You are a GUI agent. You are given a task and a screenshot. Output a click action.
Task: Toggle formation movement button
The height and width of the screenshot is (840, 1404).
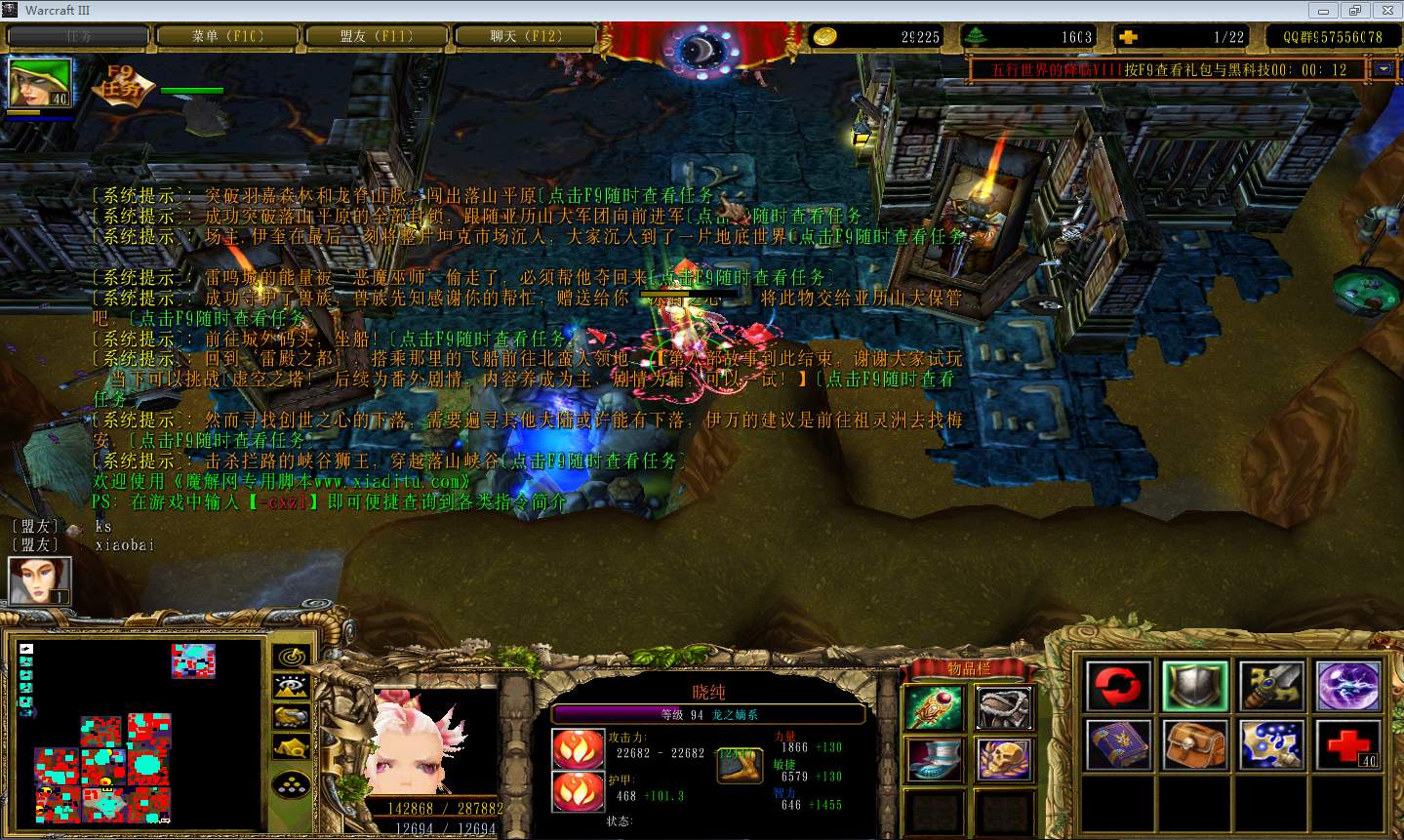click(x=291, y=783)
